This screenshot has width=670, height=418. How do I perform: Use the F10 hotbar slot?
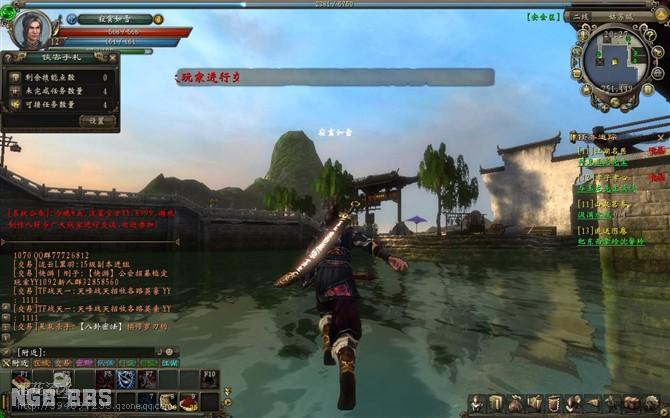tap(208, 380)
